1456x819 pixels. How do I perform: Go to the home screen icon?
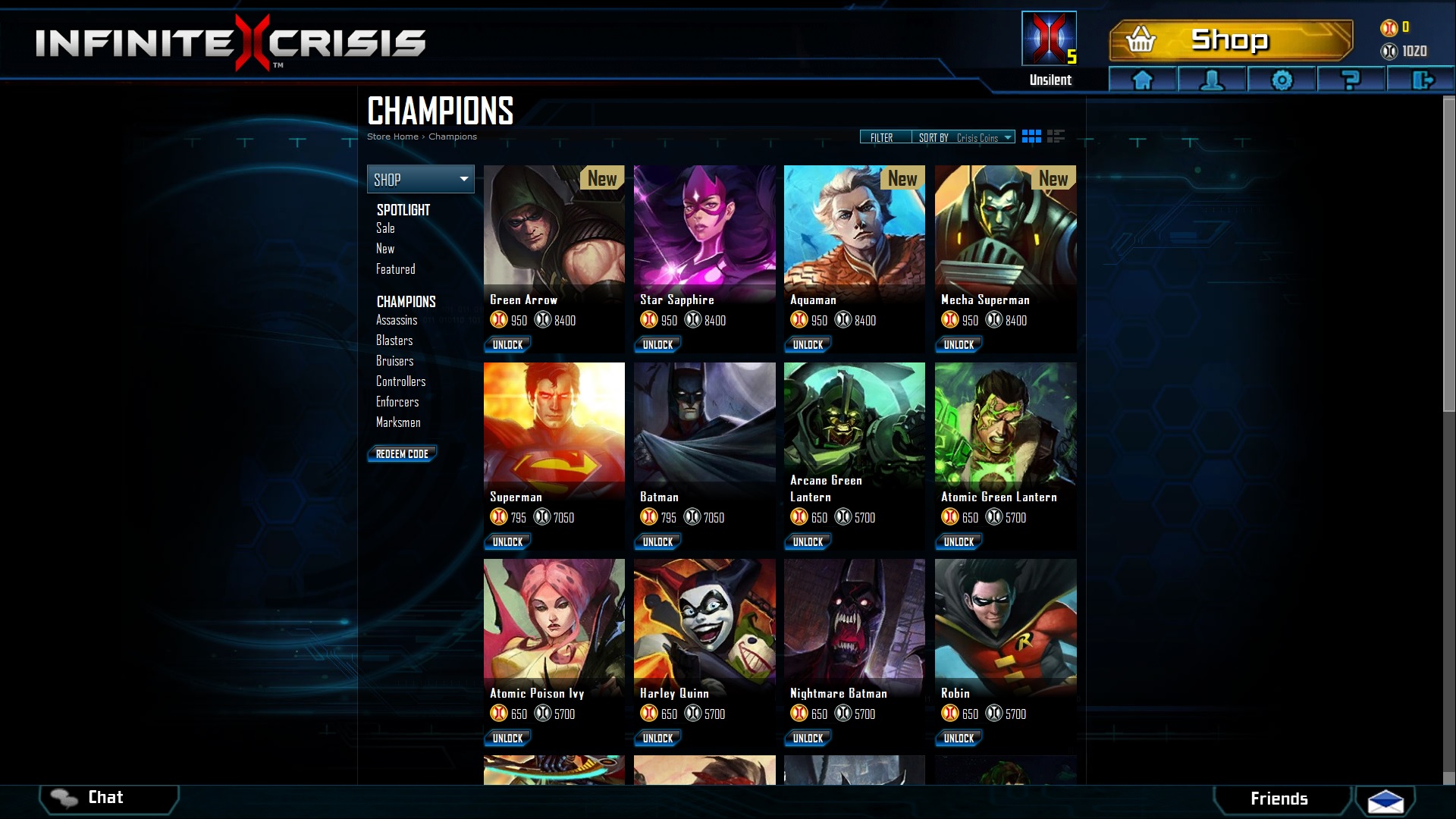click(x=1143, y=80)
